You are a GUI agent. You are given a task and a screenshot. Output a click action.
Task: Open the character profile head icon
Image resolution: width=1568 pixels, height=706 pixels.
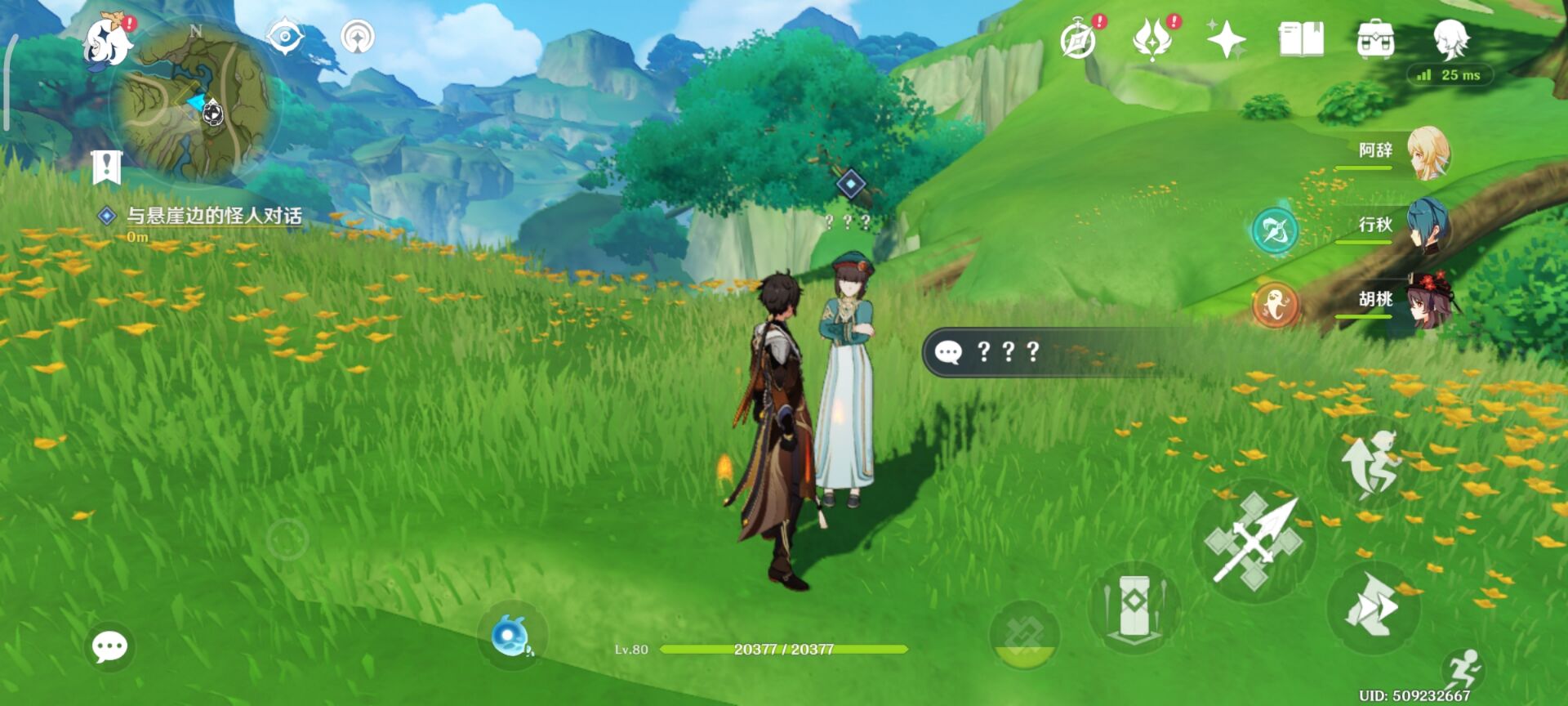(1450, 39)
